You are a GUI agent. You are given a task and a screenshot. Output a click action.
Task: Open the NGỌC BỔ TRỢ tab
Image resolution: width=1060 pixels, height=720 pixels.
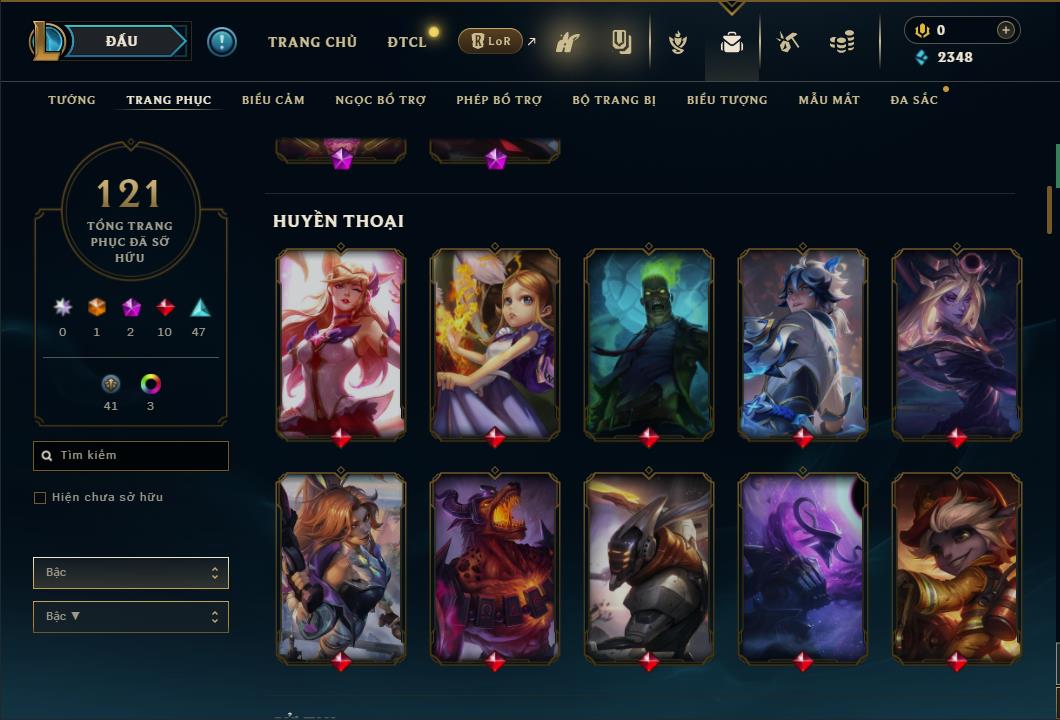[380, 100]
